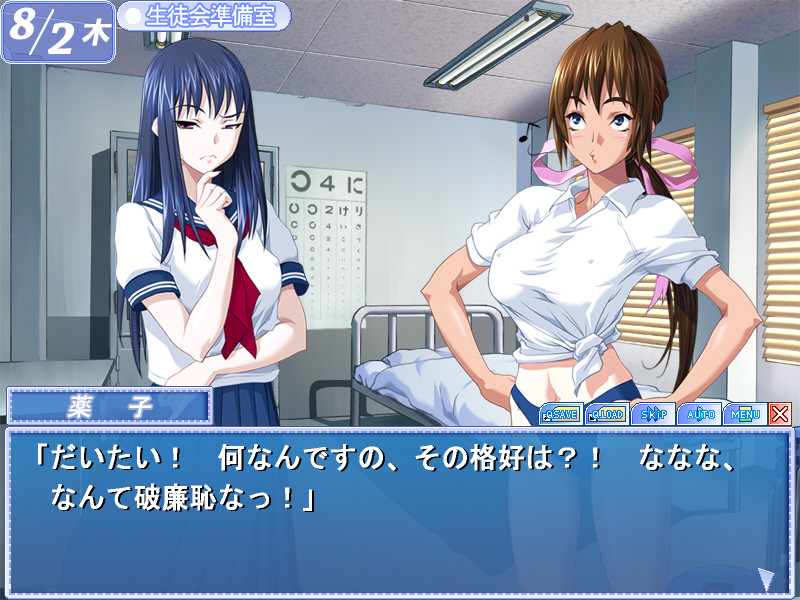Close the dialogue window with red X
The height and width of the screenshot is (600, 800).
(x=780, y=413)
